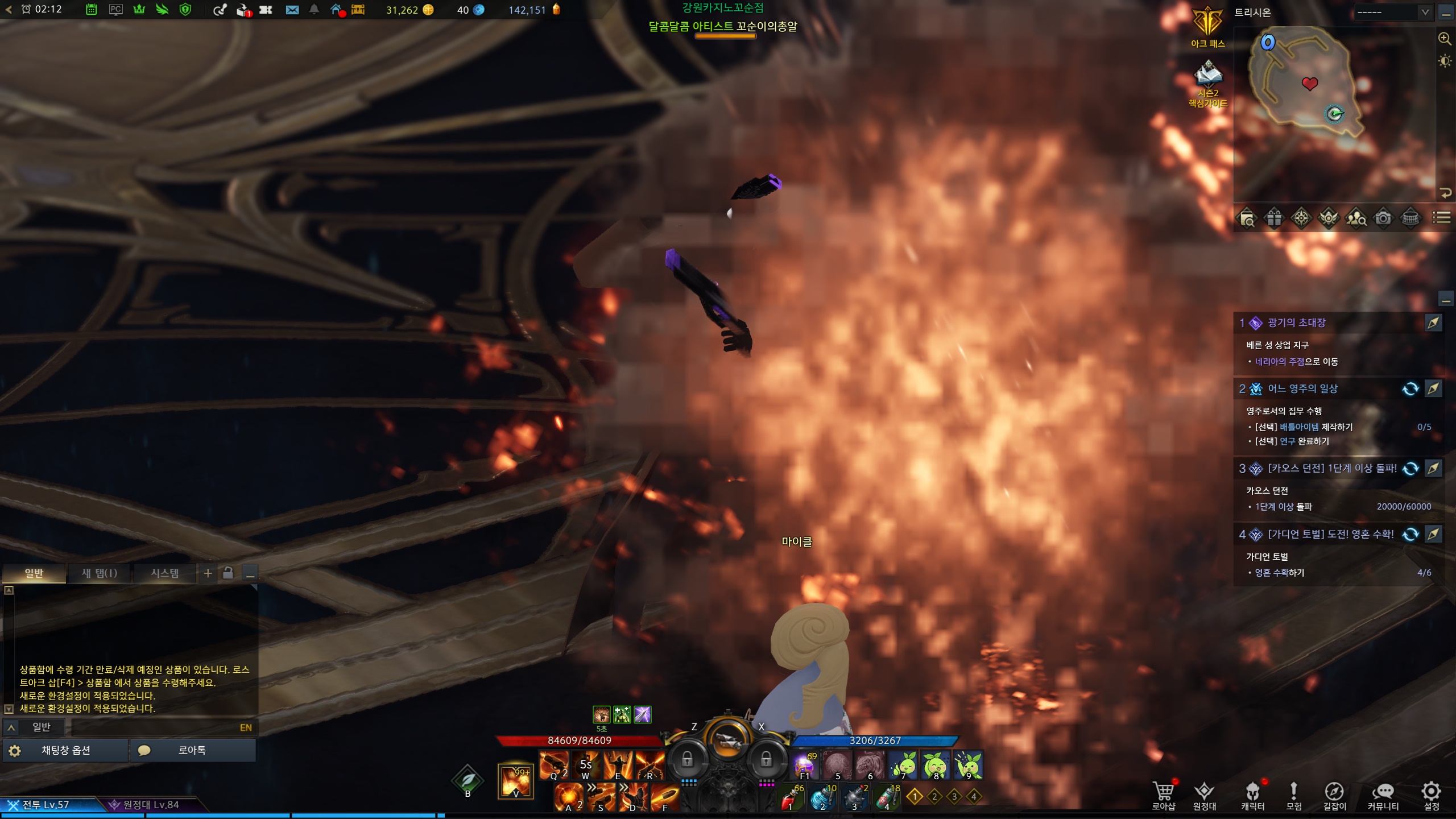Switch to the 시스템 chat tab

[x=164, y=573]
